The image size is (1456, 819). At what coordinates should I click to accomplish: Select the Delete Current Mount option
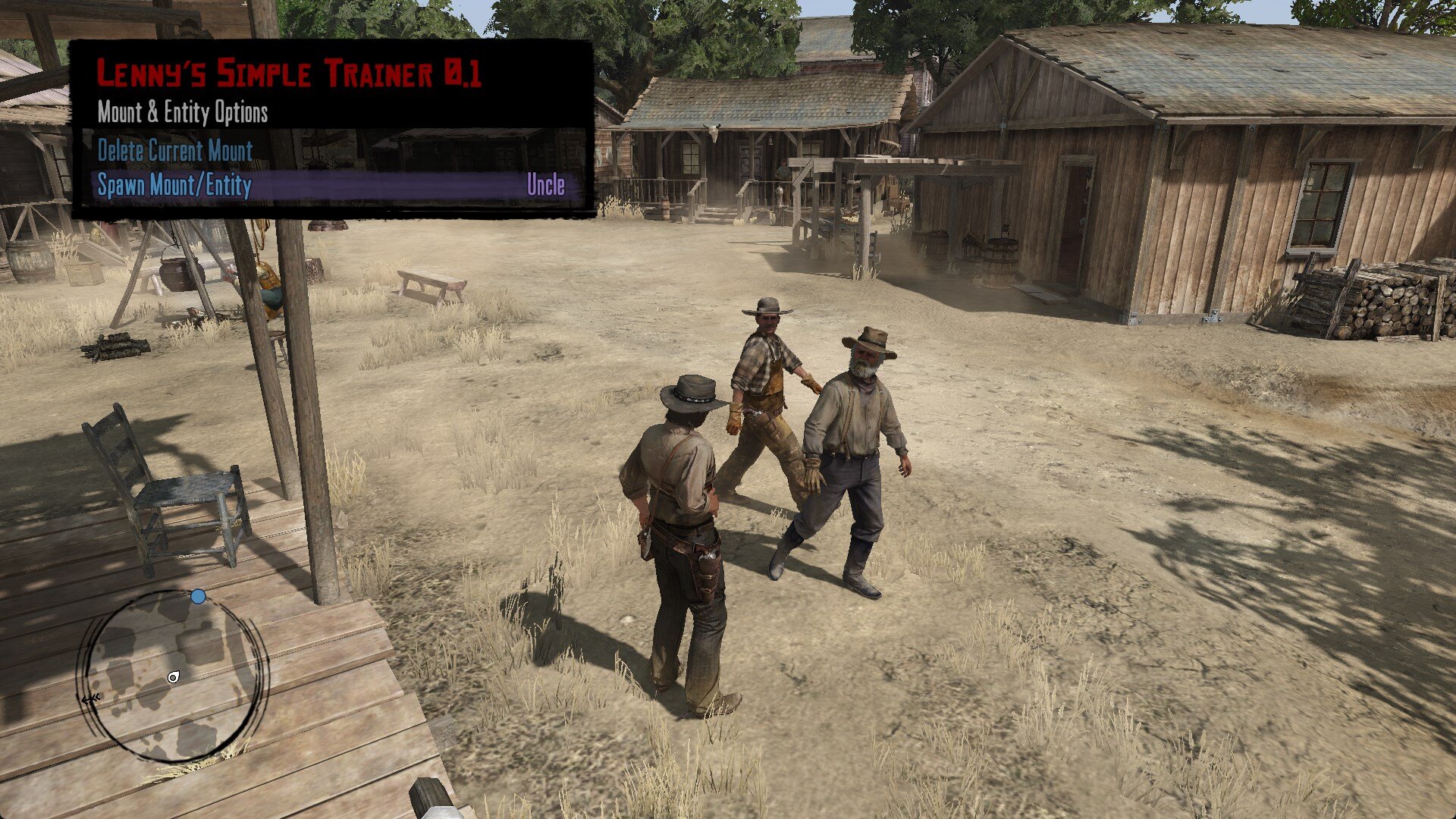(x=175, y=151)
